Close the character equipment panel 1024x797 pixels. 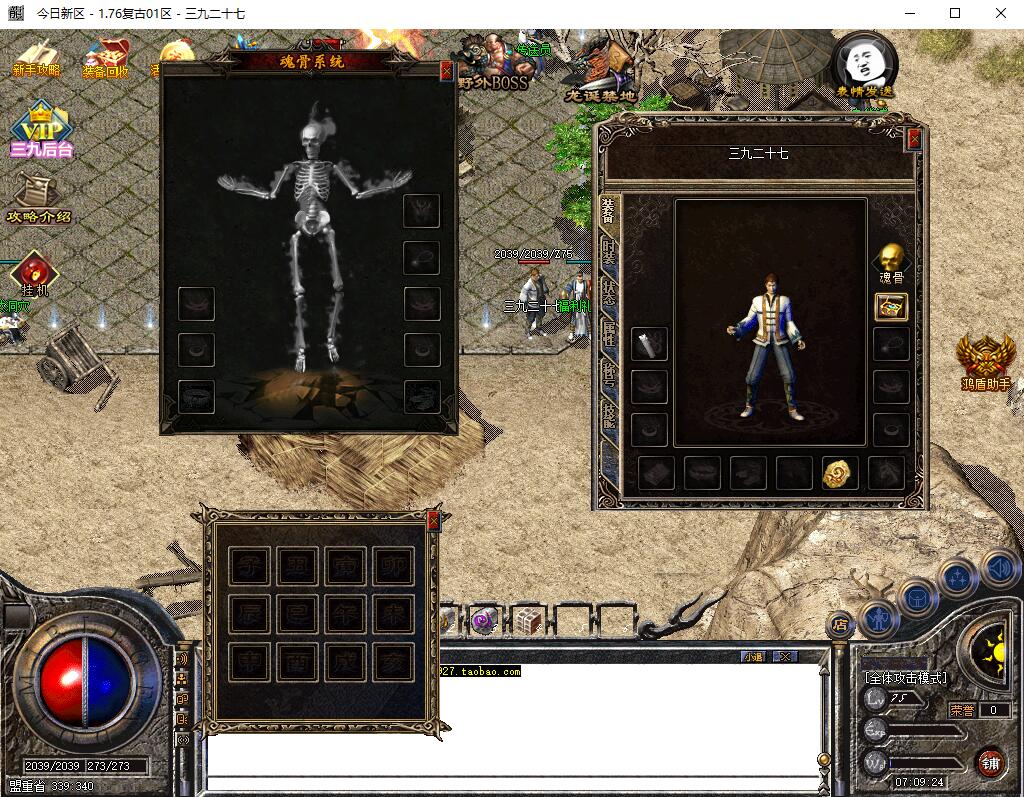(913, 140)
